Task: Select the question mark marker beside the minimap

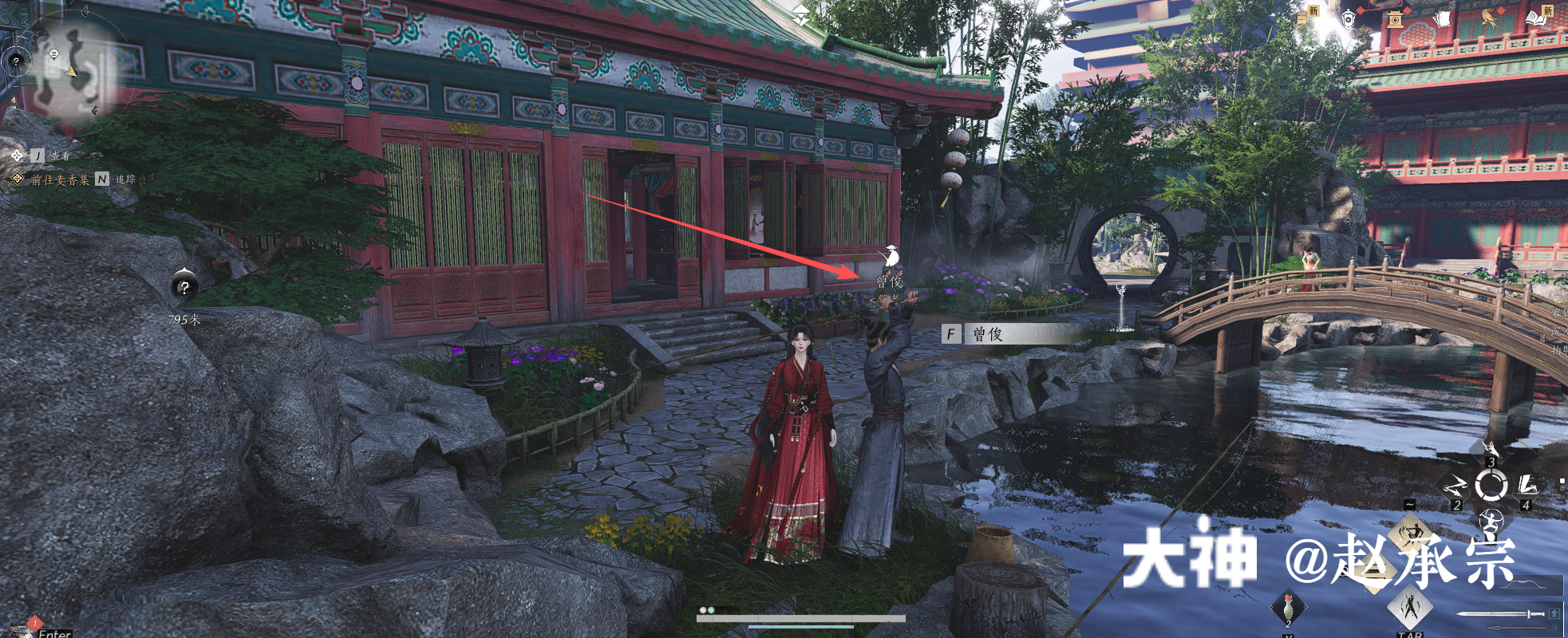Action: 15,61
